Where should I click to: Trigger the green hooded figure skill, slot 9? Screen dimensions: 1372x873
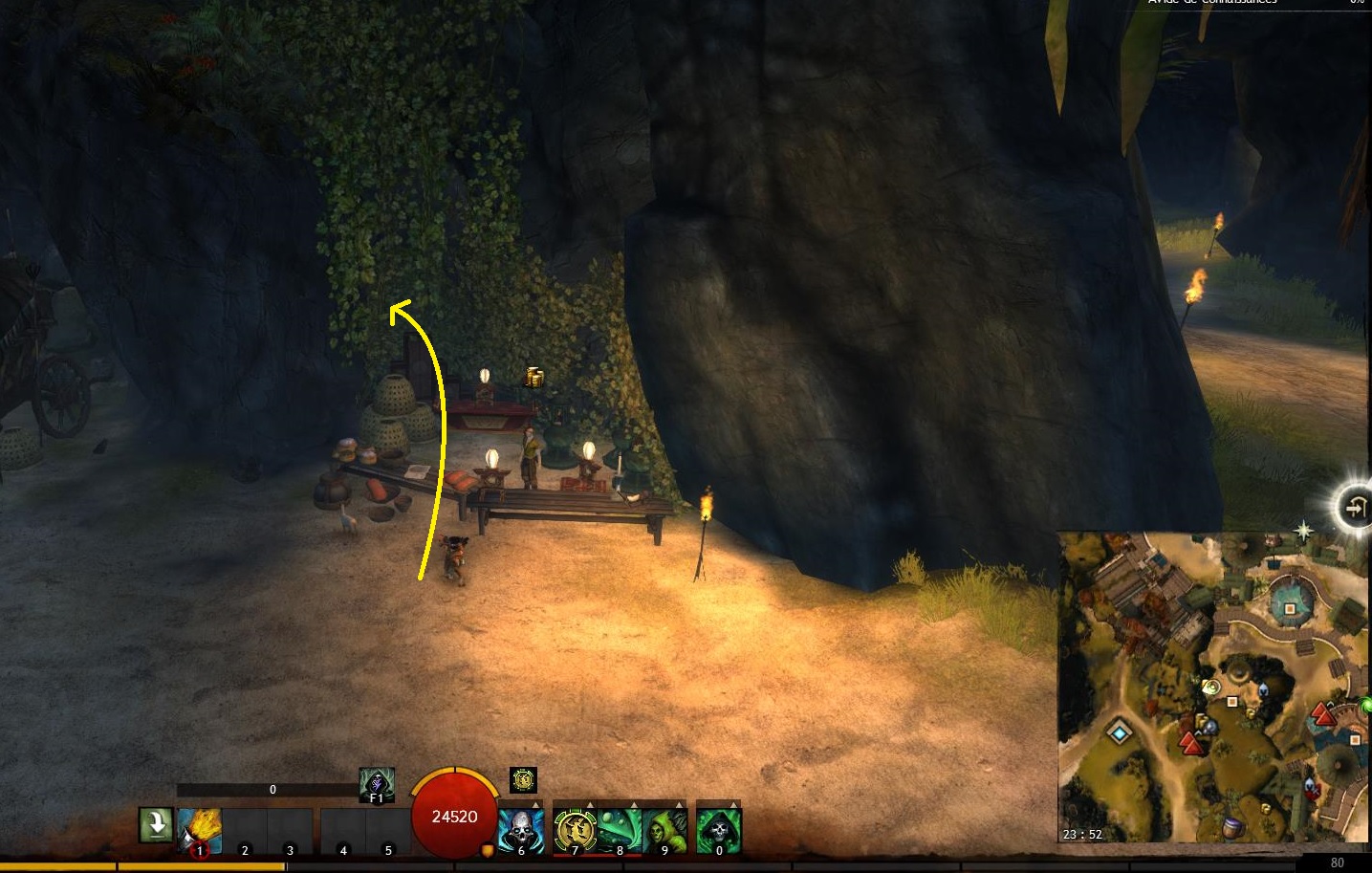click(x=664, y=830)
